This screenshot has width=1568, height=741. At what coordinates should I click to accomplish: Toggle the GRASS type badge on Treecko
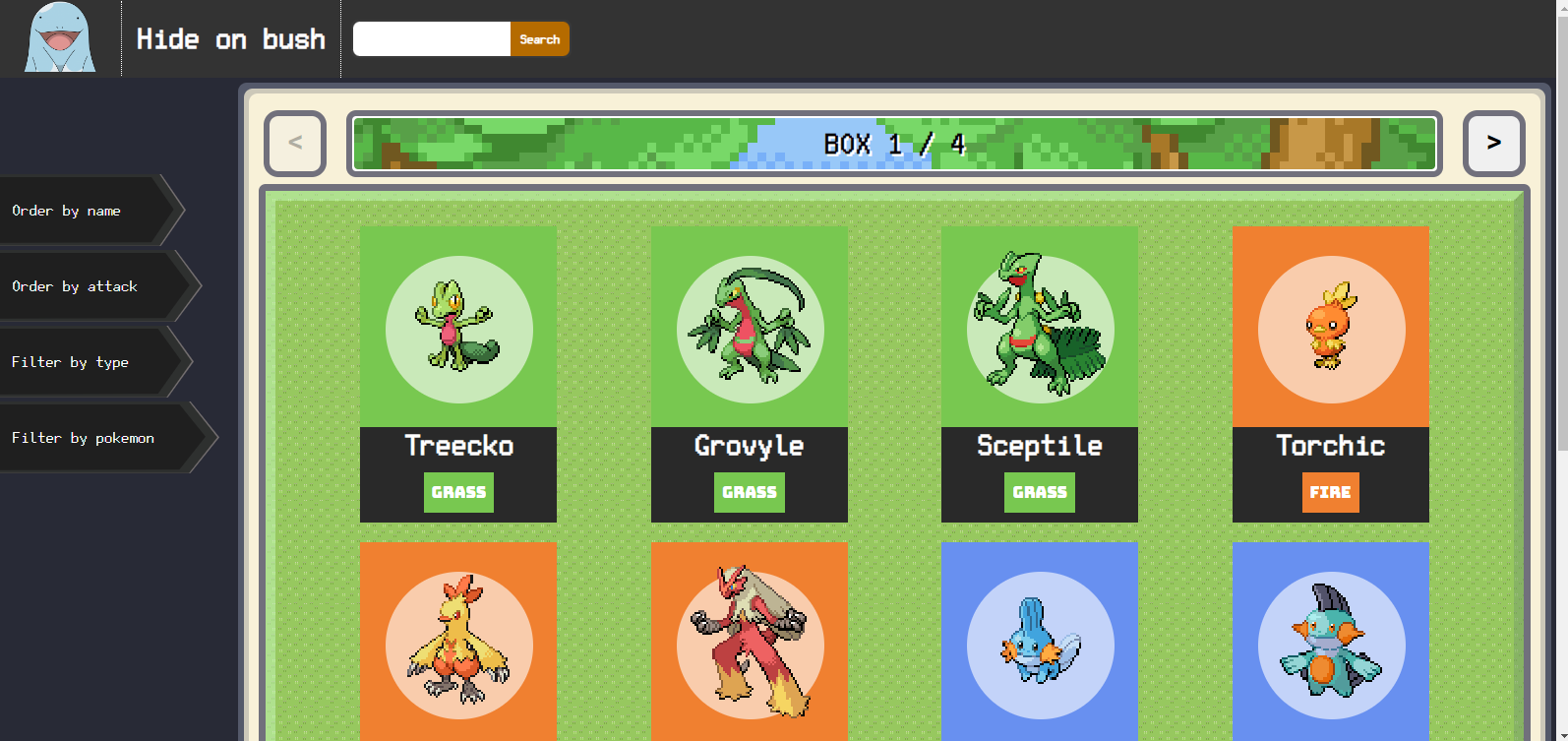[x=458, y=492]
